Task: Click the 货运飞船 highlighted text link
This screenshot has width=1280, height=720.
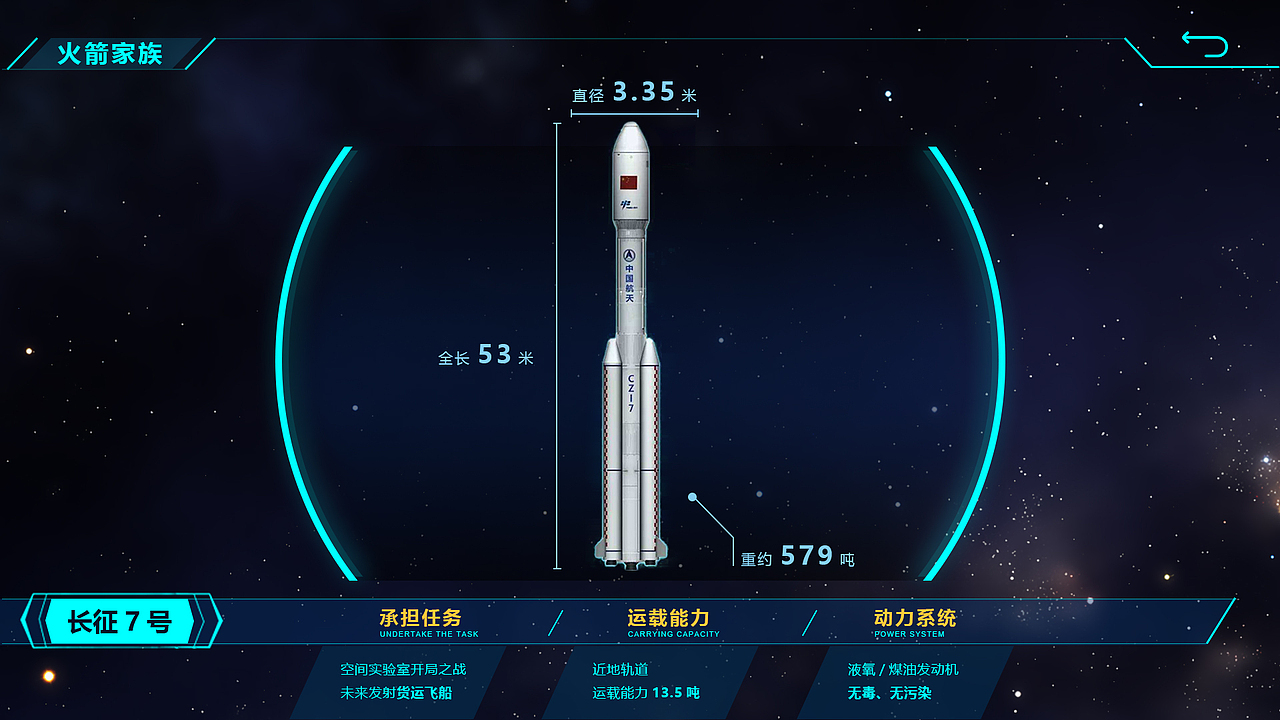Action: coord(426,691)
